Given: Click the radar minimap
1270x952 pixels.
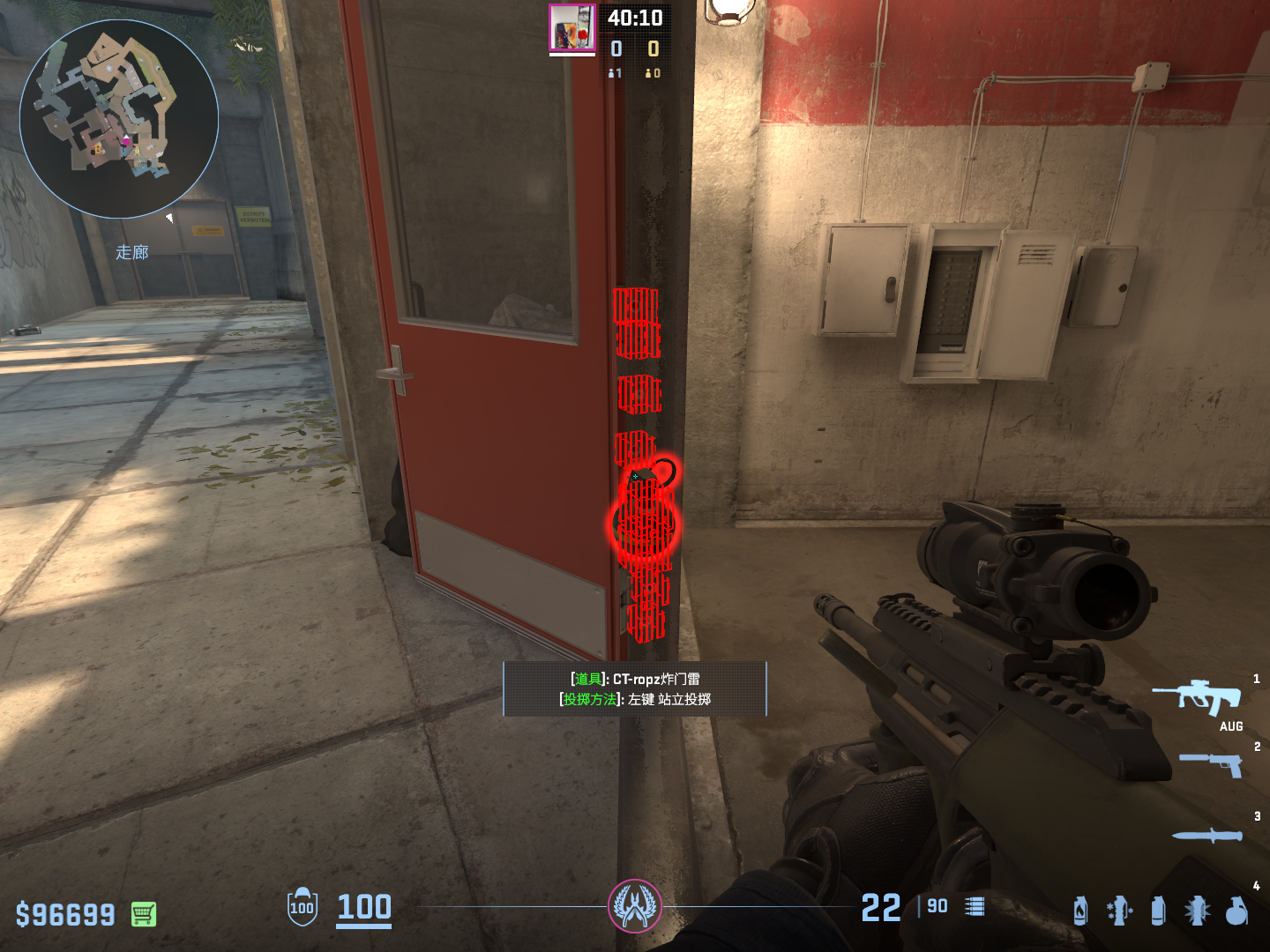Looking at the screenshot, I should coord(119,119).
